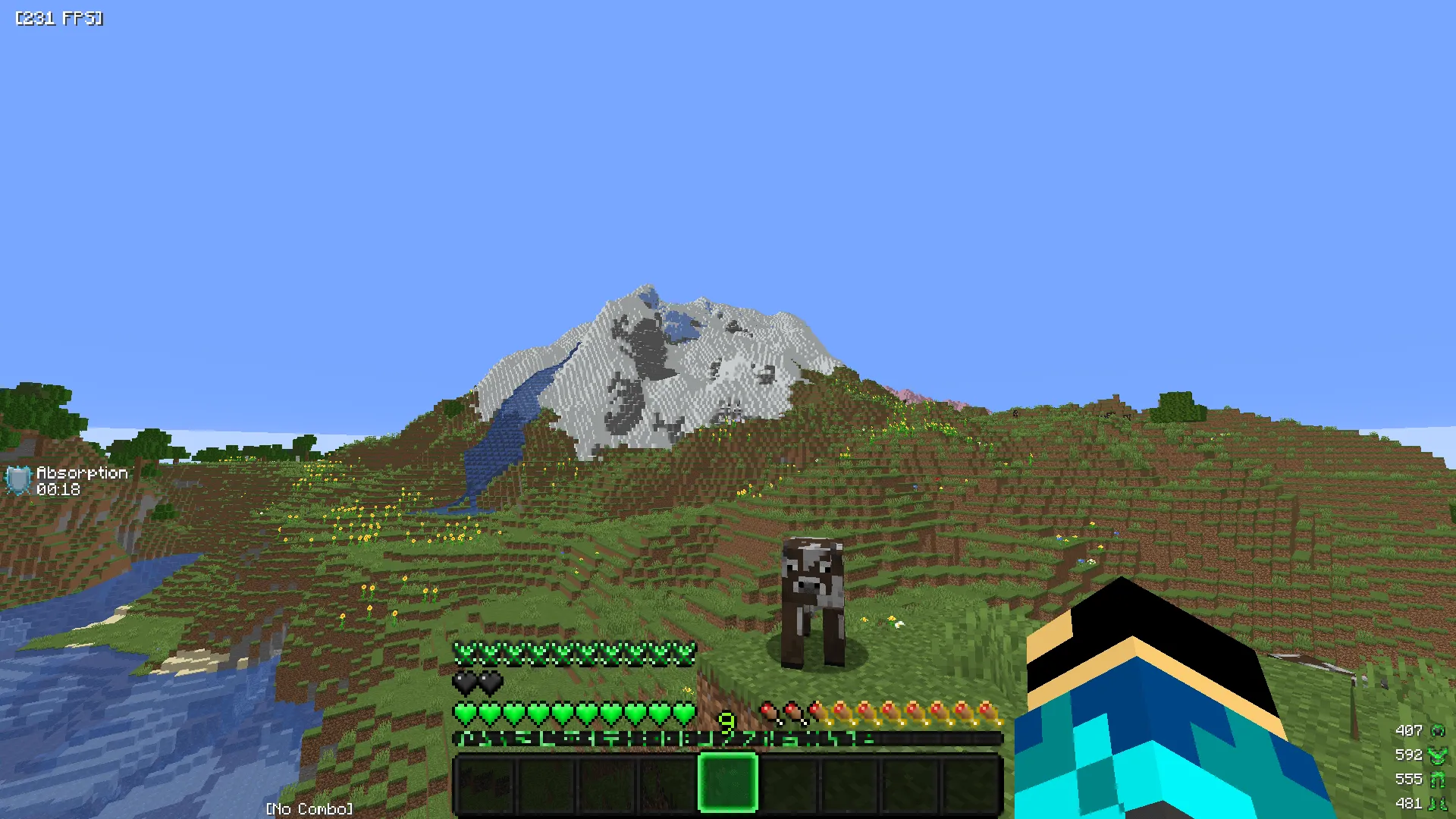The image size is (1456, 819).
Task: Click the [231 FPS] counter text
Action: click(x=58, y=18)
